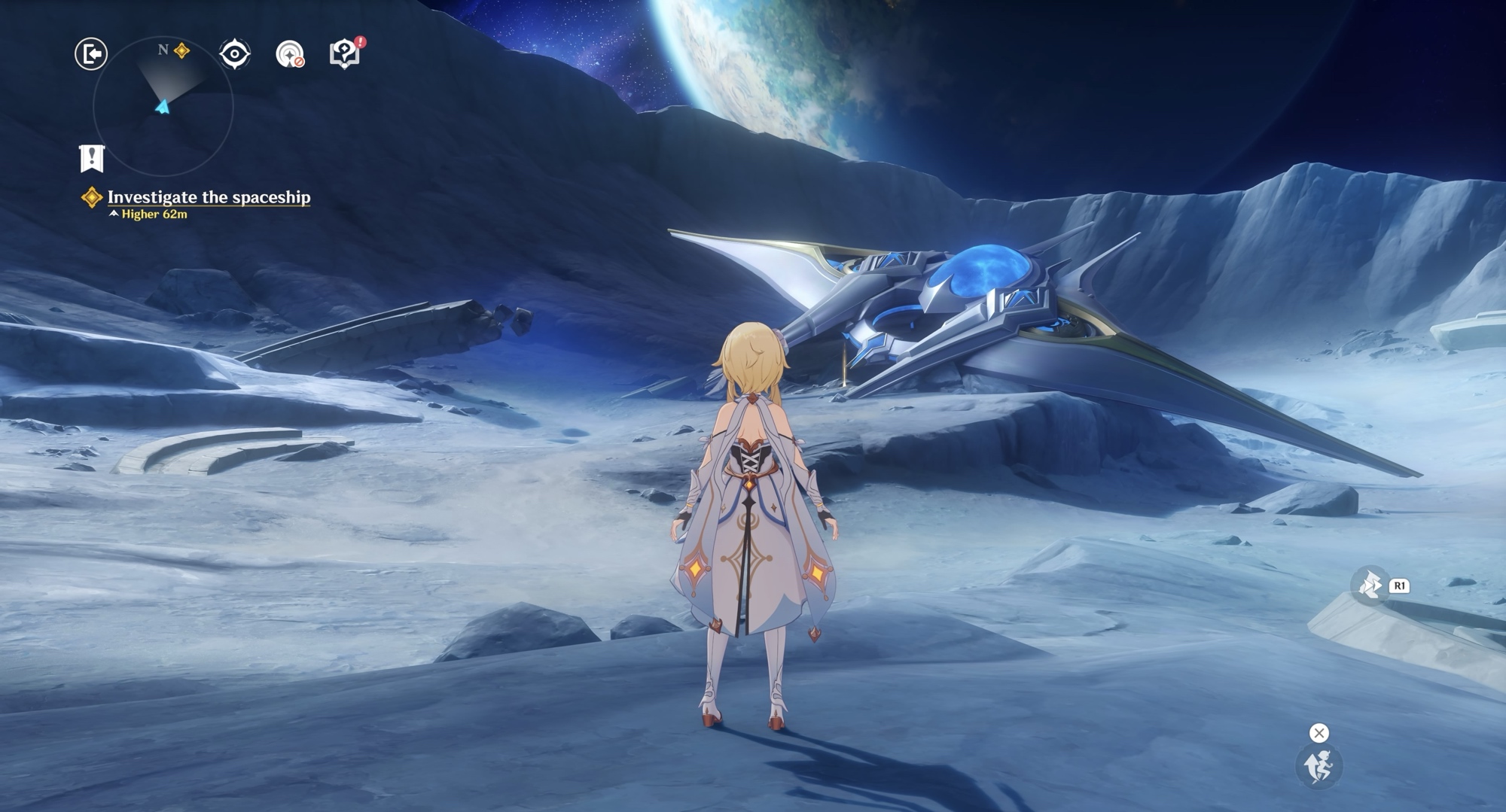The image size is (1506, 812).
Task: Open the circular minimap
Action: tap(163, 106)
